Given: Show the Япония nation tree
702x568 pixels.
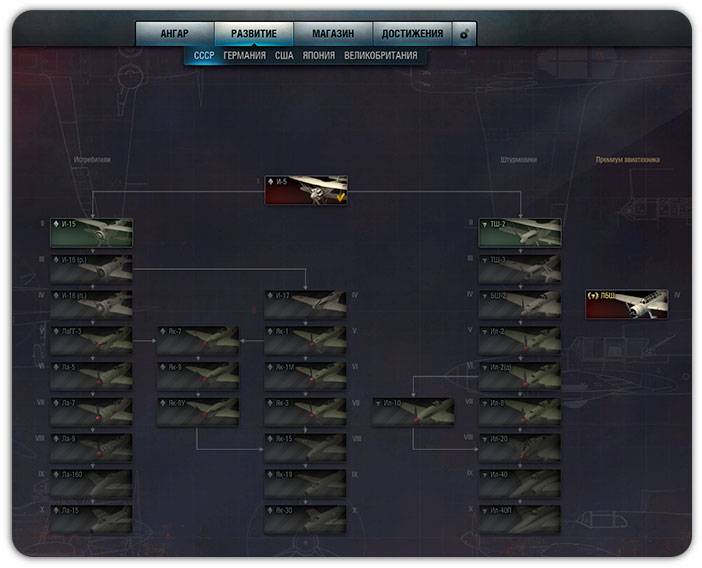Looking at the screenshot, I should coord(318,56).
